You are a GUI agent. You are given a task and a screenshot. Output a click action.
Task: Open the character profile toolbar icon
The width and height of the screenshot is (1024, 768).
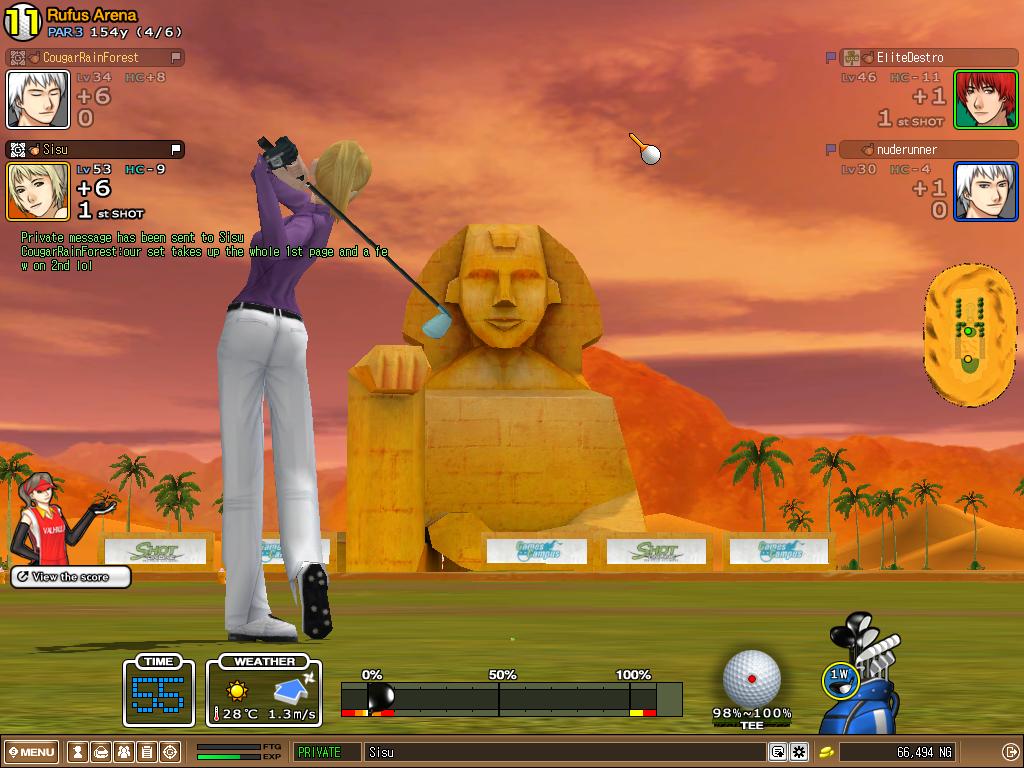pyautogui.click(x=77, y=752)
